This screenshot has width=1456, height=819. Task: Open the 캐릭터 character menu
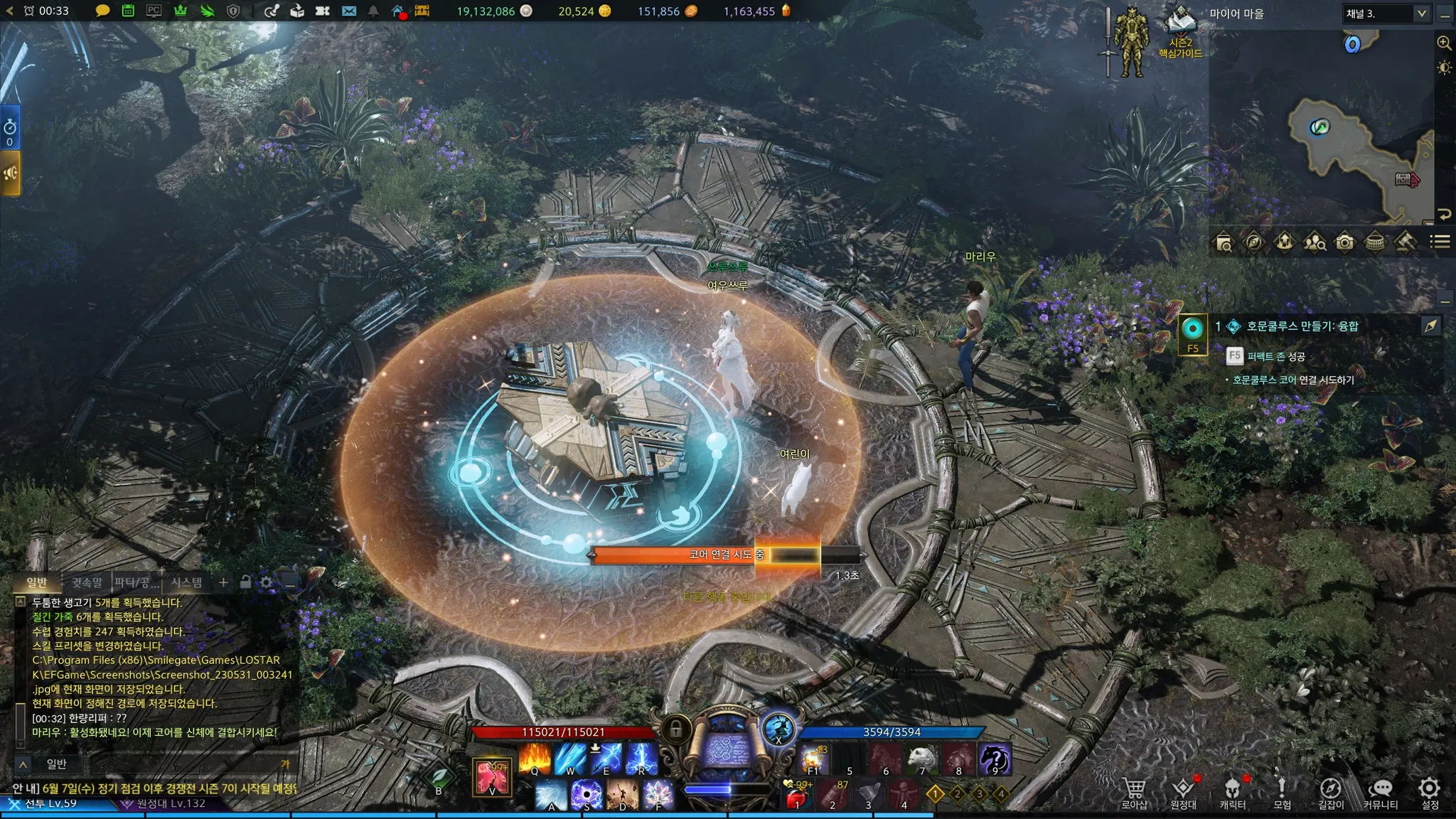coord(1232,791)
